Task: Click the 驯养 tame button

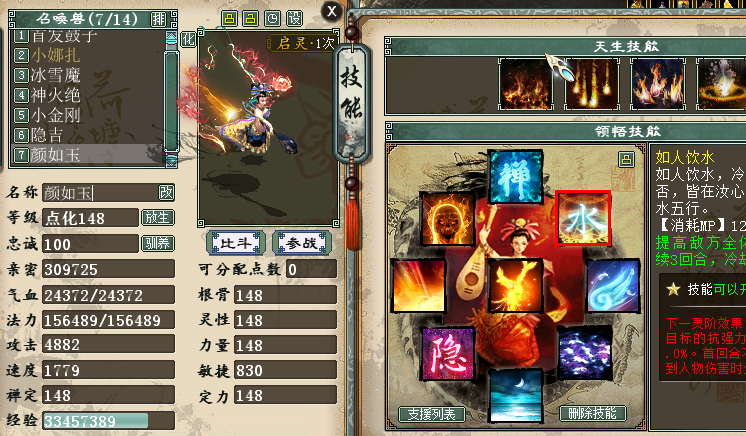Action: tap(158, 244)
